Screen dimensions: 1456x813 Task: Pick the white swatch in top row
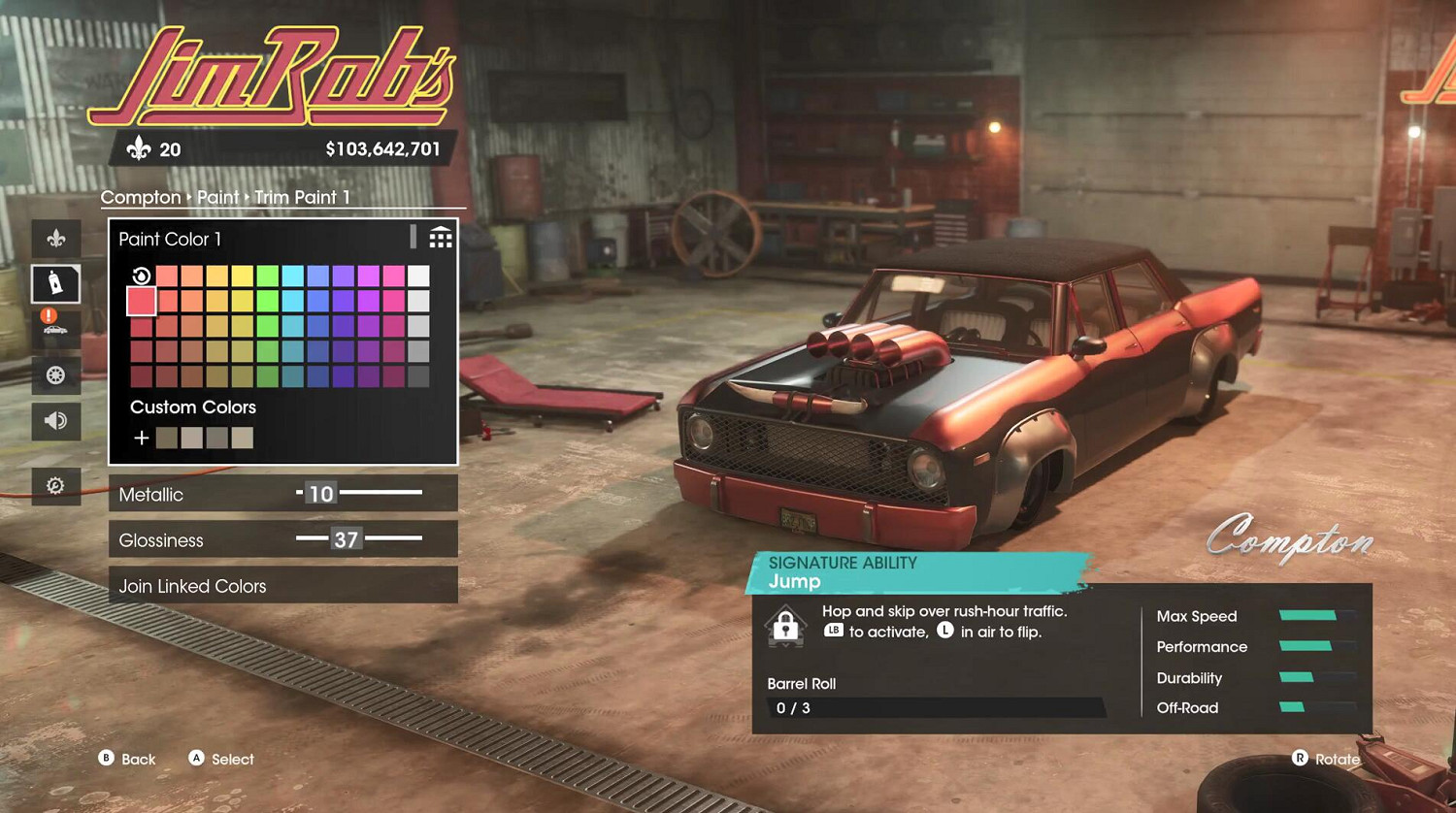[x=418, y=276]
